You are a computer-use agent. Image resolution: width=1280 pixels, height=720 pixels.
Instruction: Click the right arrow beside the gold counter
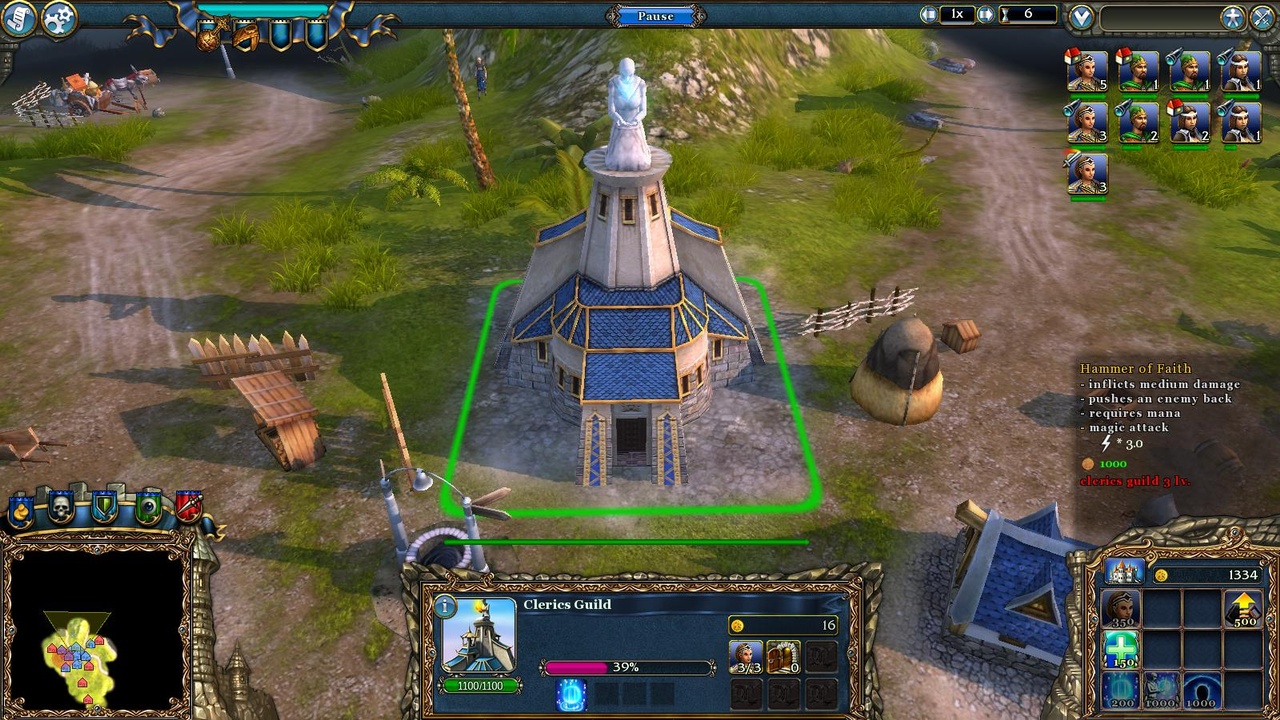985,13
